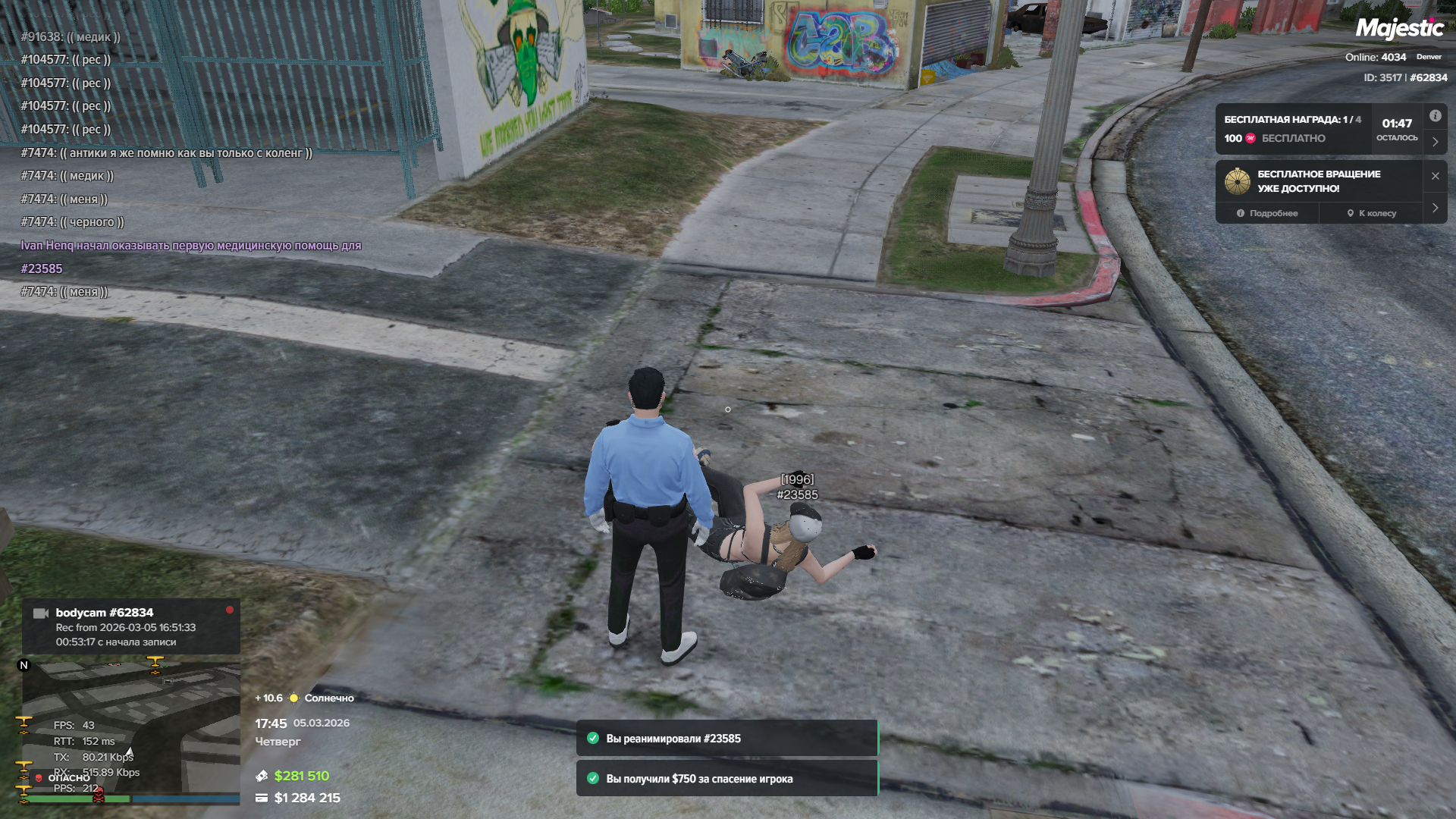This screenshot has width=1456, height=819.
Task: Dismiss the $750 rescue reward notification
Action: (726, 779)
